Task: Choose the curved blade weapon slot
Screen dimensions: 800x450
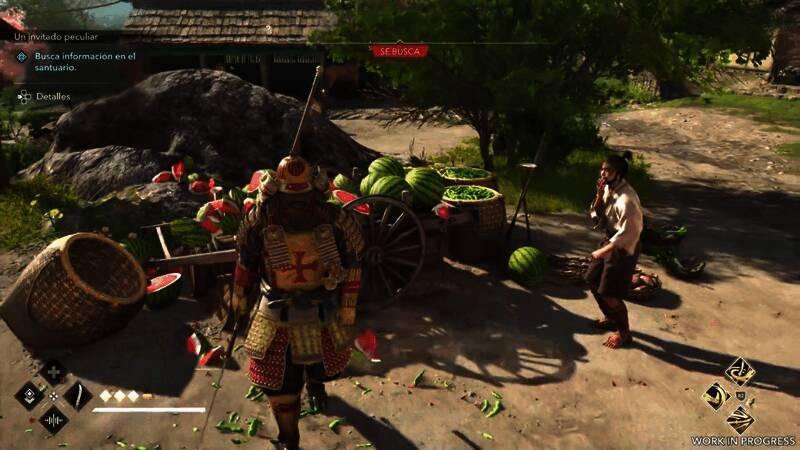Action: tap(78, 395)
